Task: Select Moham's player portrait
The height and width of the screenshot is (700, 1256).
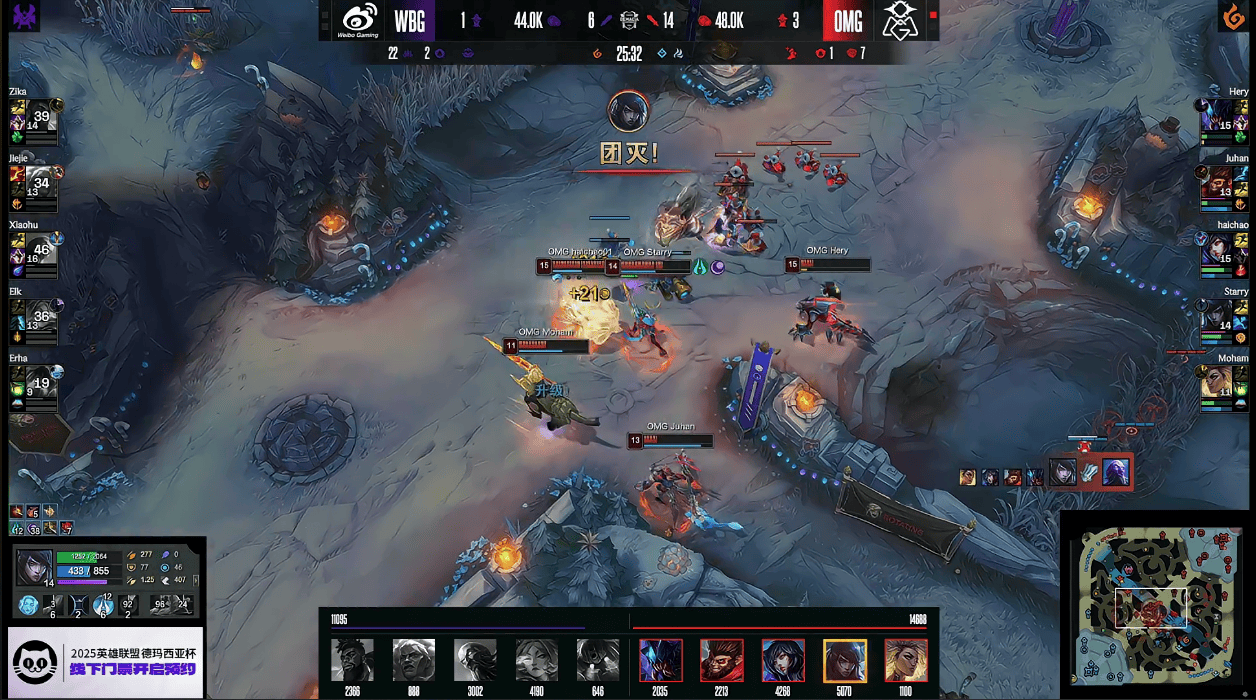Action: point(1218,384)
